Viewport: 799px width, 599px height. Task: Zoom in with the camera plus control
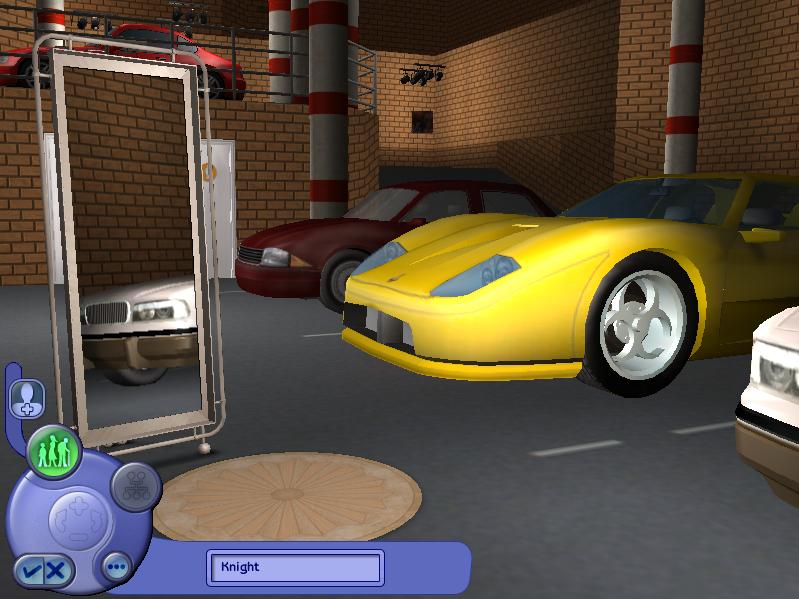[x=77, y=507]
